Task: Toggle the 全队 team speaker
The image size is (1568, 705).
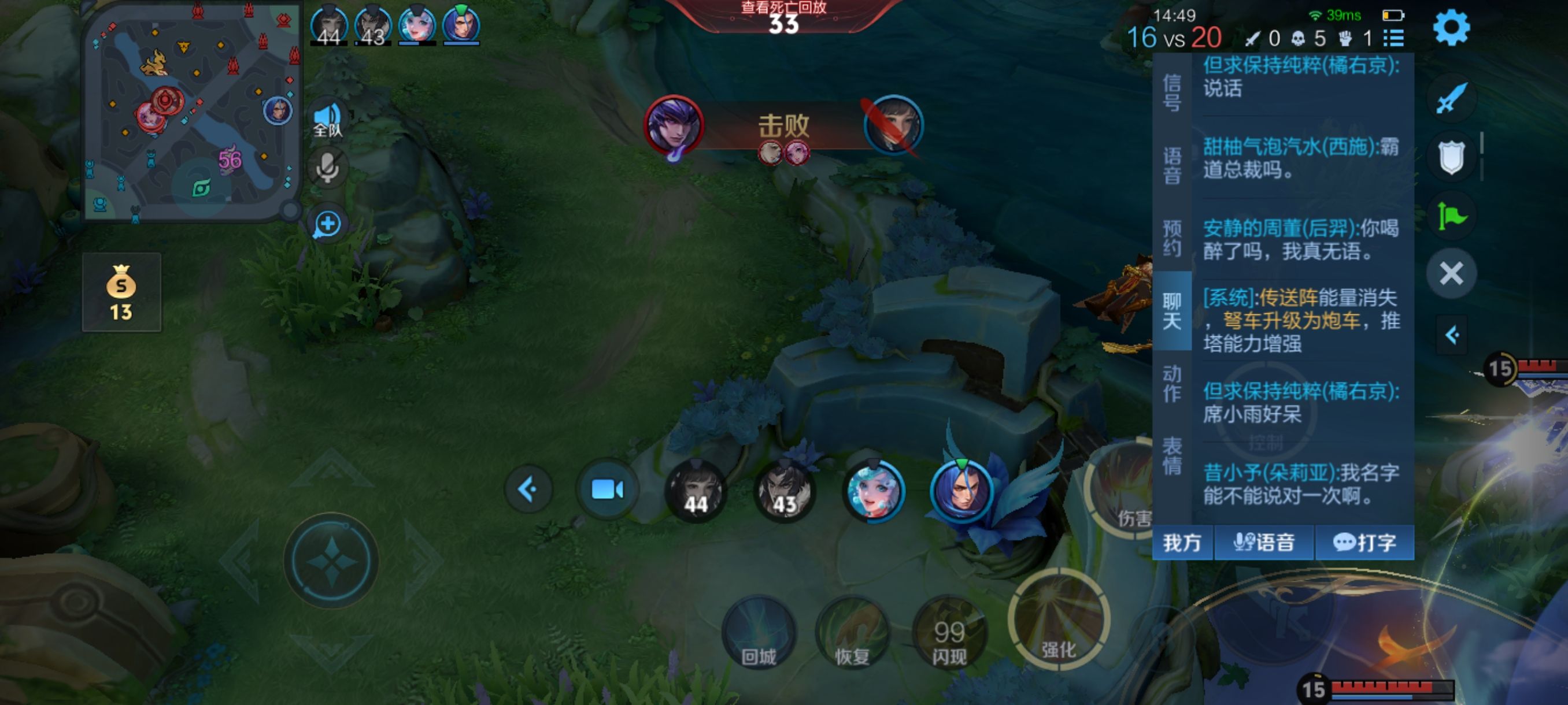Action: click(327, 119)
